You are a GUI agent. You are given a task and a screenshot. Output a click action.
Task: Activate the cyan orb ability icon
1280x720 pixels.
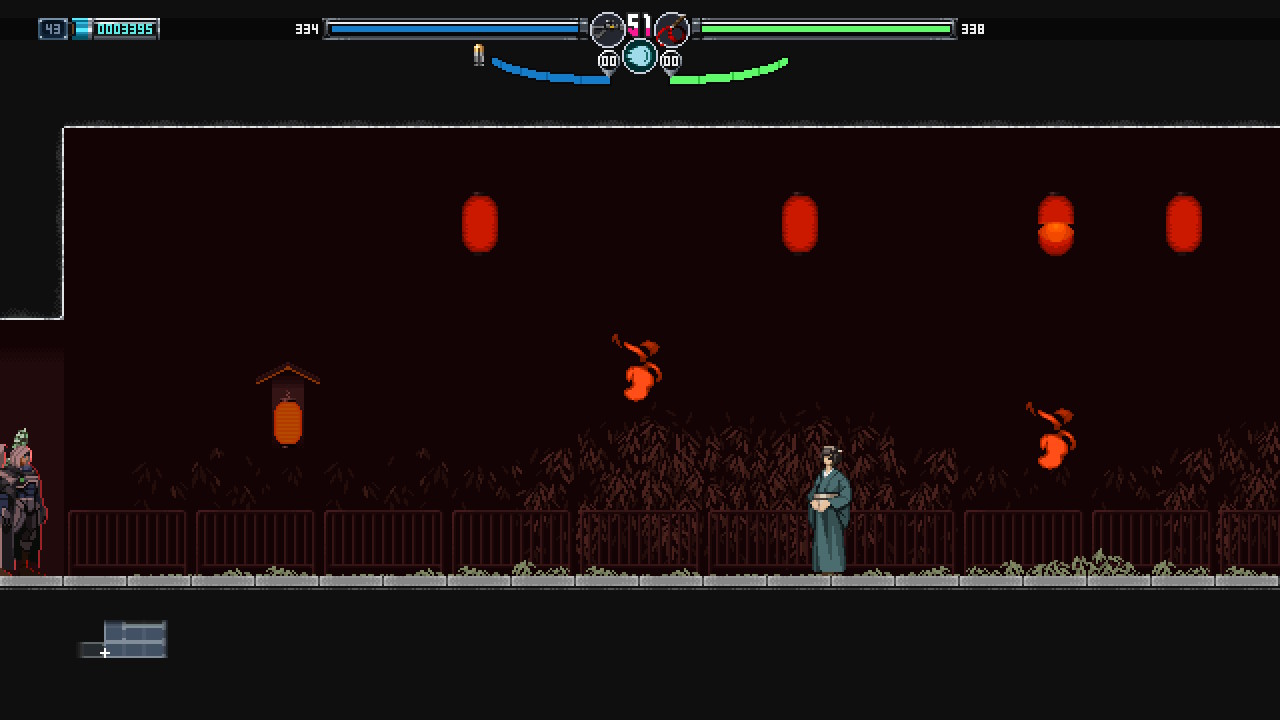coord(640,56)
